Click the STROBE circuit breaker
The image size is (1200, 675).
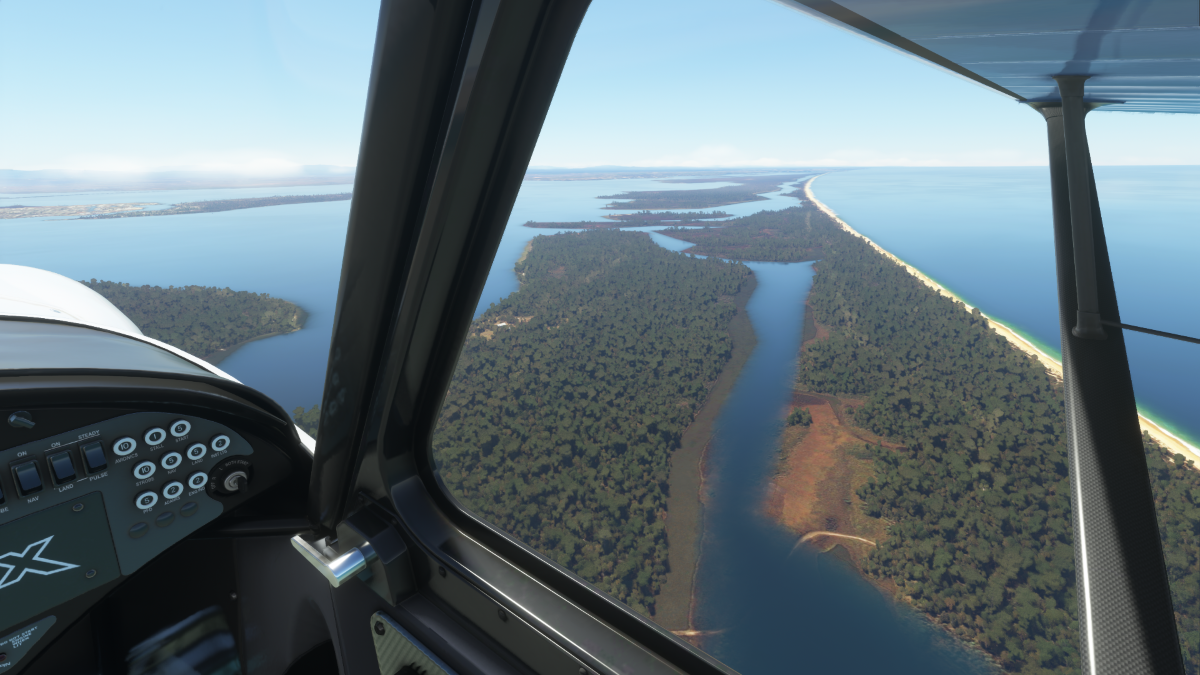coord(144,470)
